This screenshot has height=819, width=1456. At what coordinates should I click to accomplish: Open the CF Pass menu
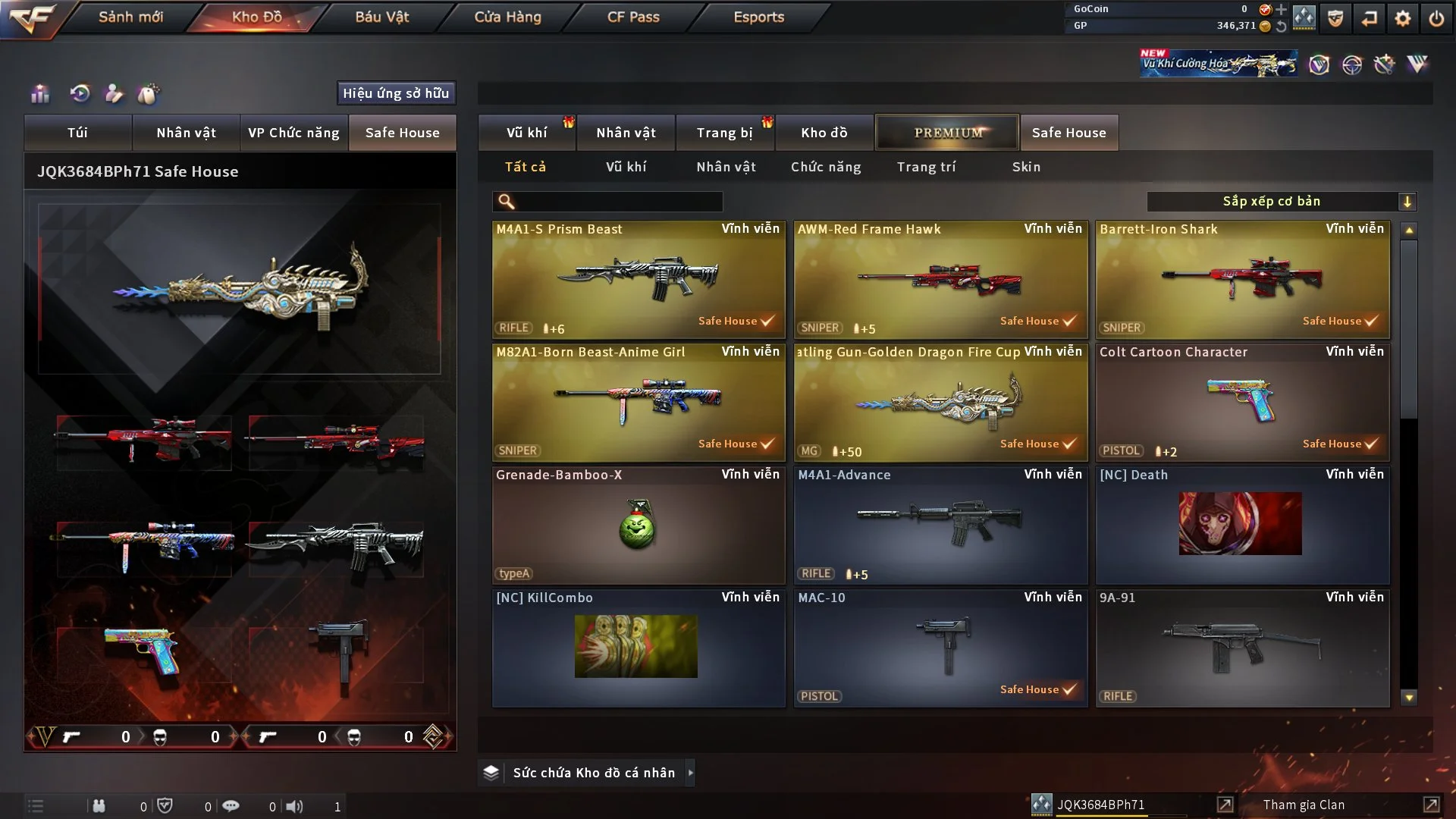pyautogui.click(x=633, y=17)
